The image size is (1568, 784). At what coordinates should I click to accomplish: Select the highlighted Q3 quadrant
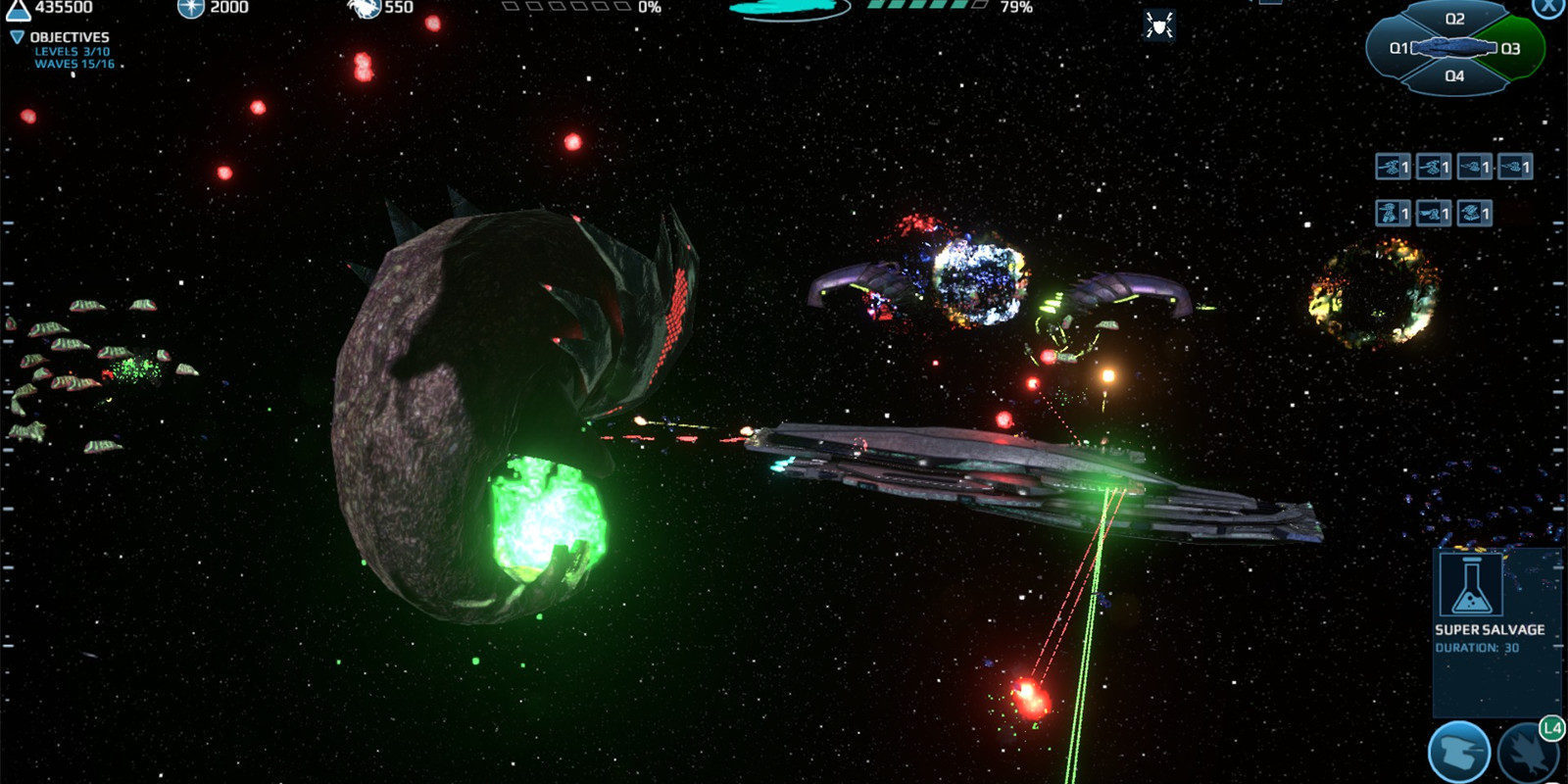point(1513,48)
